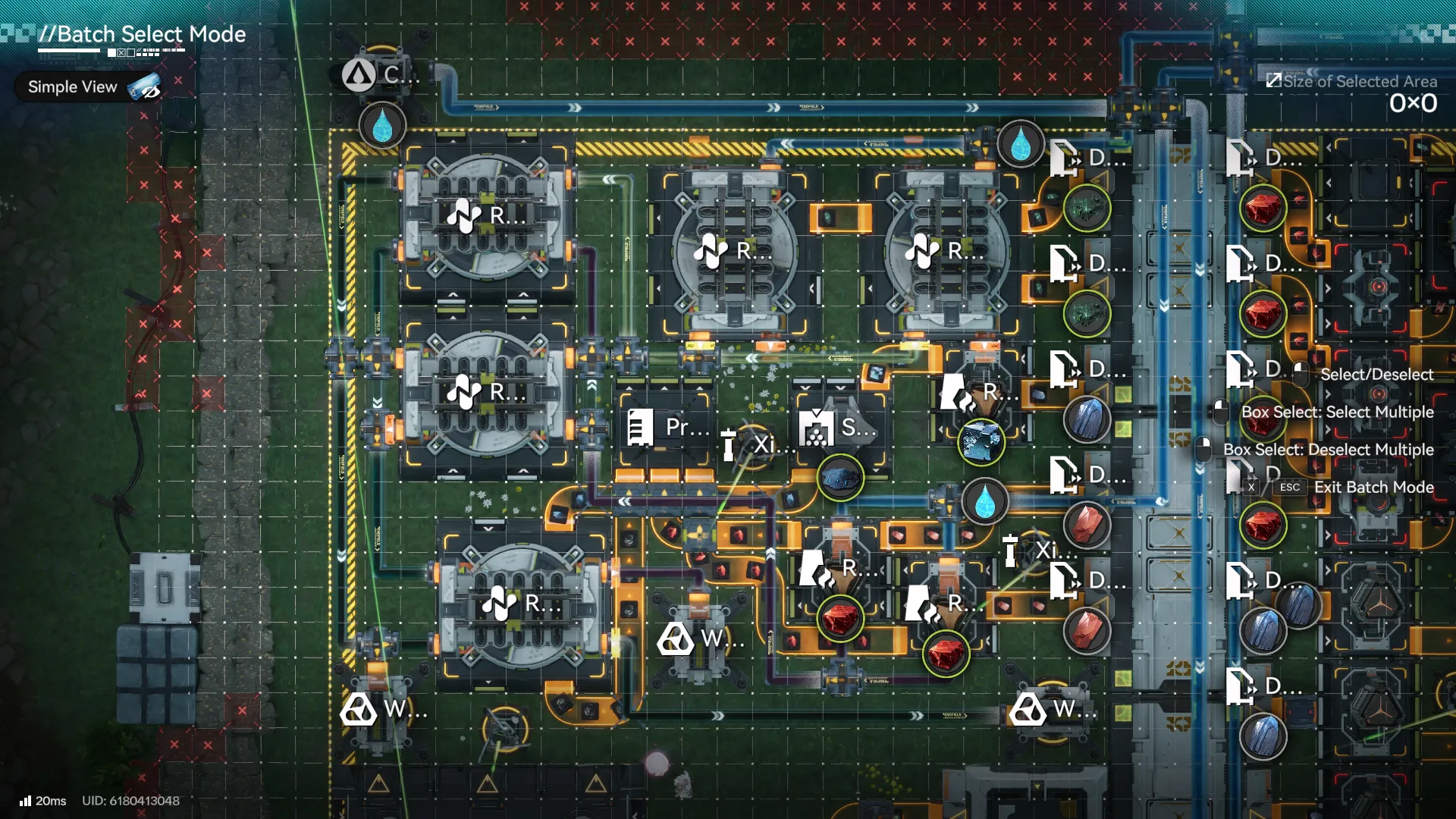1456x819 pixels.
Task: Click the Select/Deselect mouse hint
Action: [1375, 374]
